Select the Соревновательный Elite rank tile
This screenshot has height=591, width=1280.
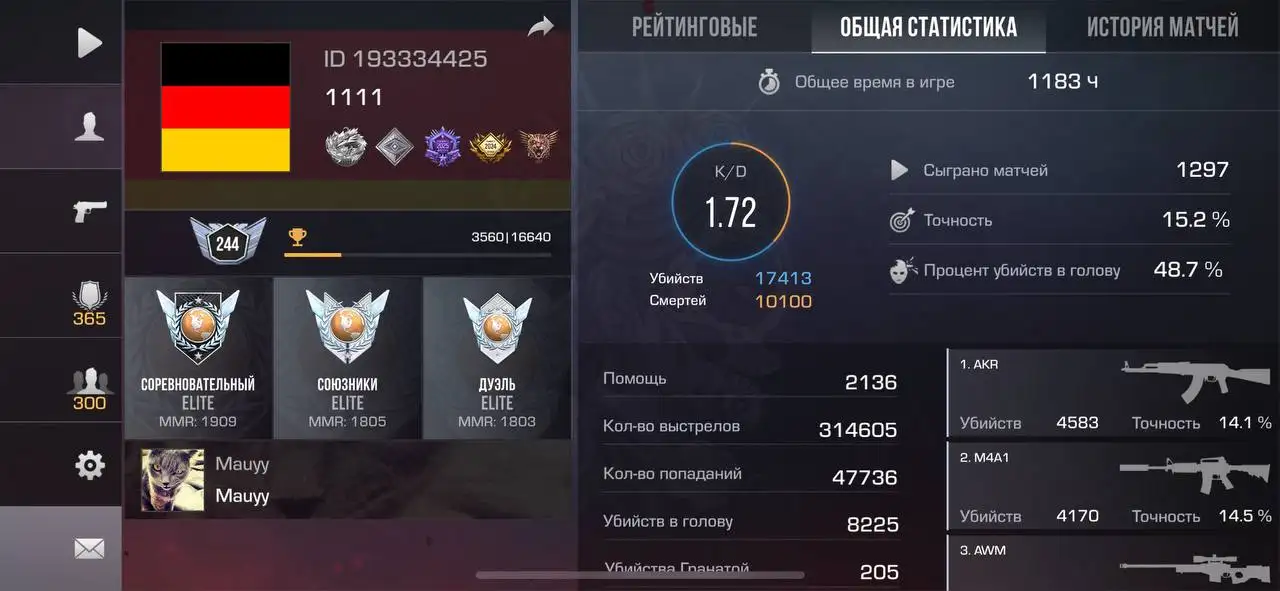point(198,358)
